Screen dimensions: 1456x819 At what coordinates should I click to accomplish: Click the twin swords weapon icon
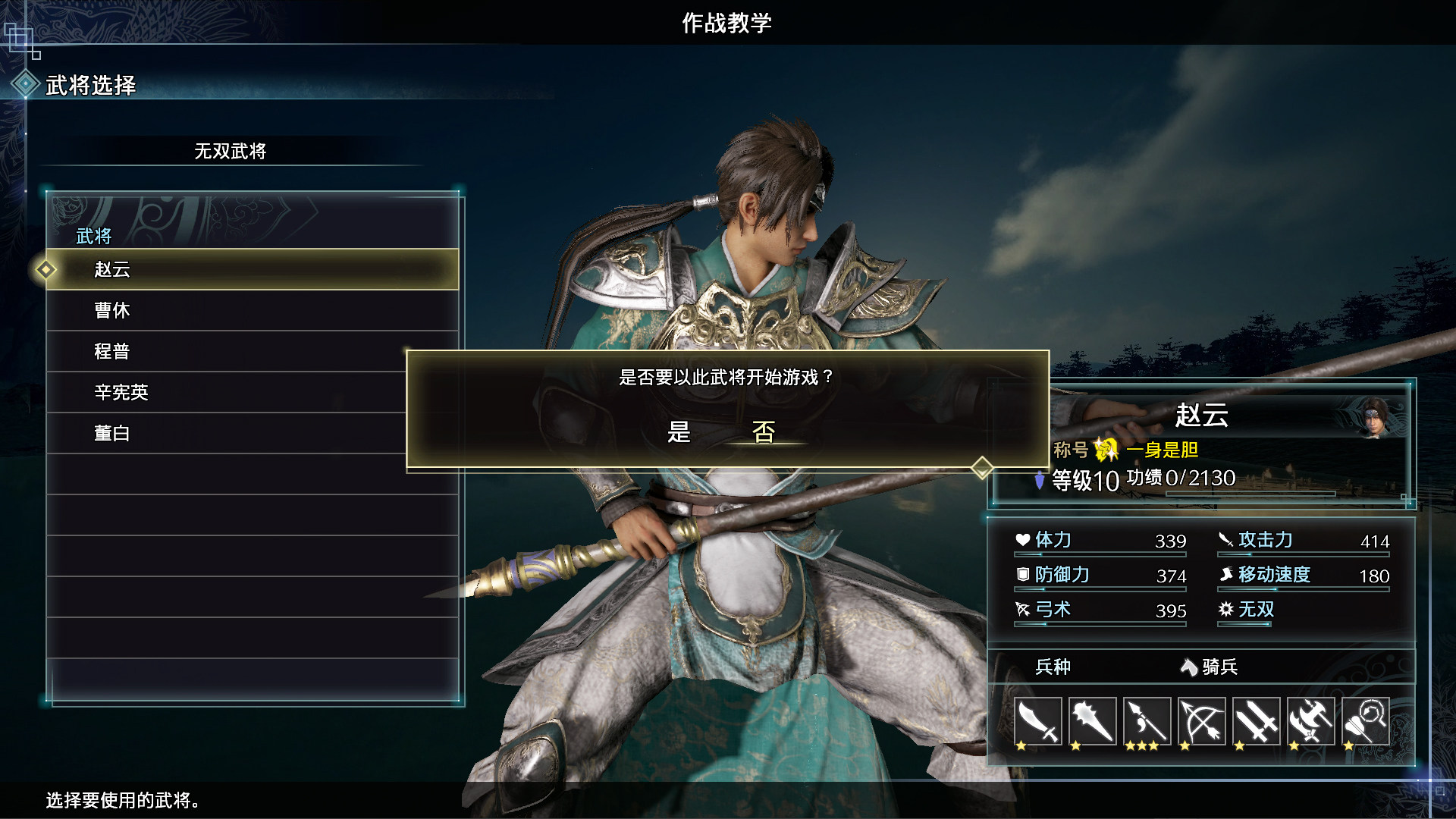(x=1256, y=721)
